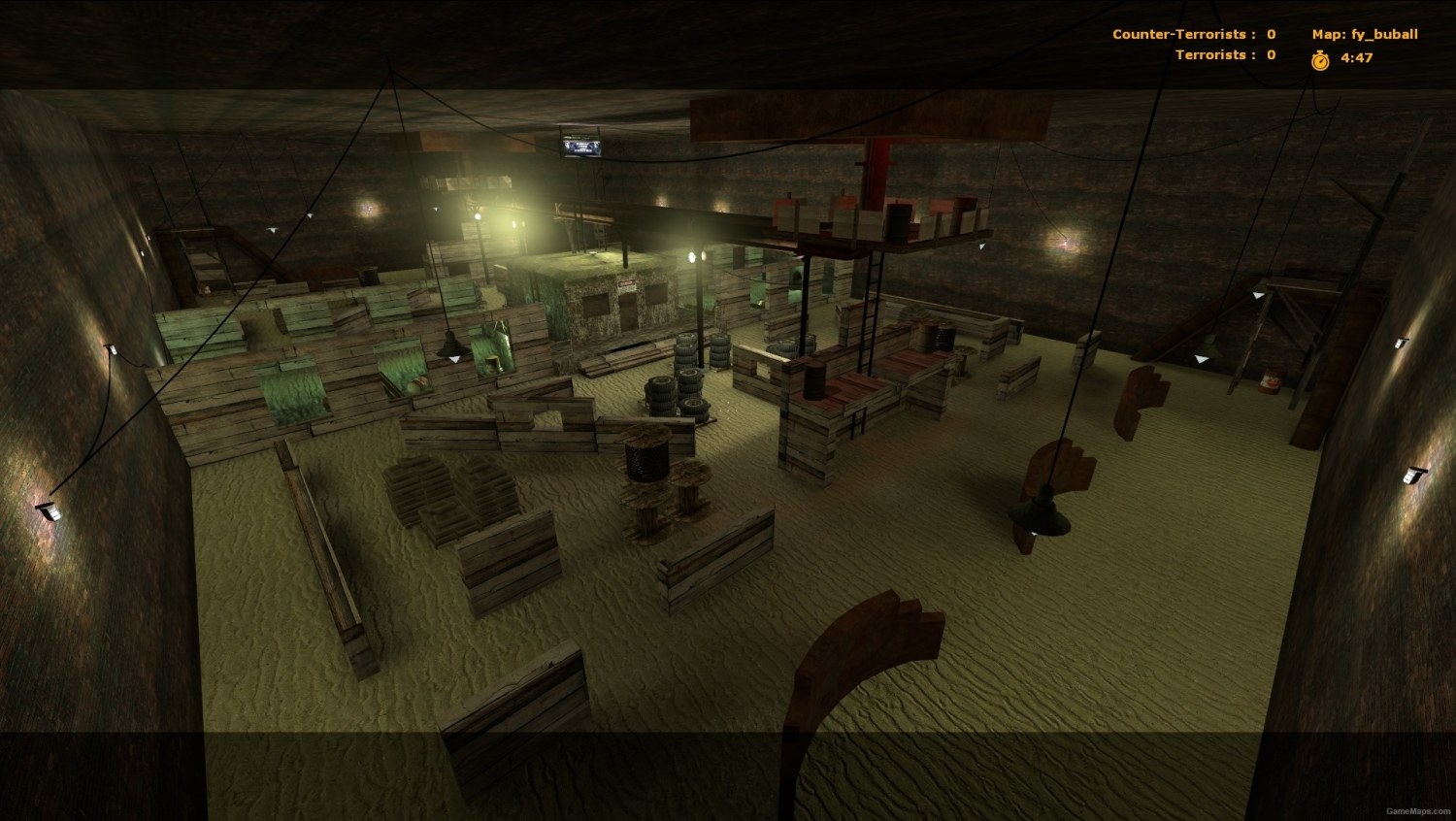Click the stack of tires near the spools
Image resolution: width=1456 pixels, height=821 pixels.
click(x=687, y=388)
